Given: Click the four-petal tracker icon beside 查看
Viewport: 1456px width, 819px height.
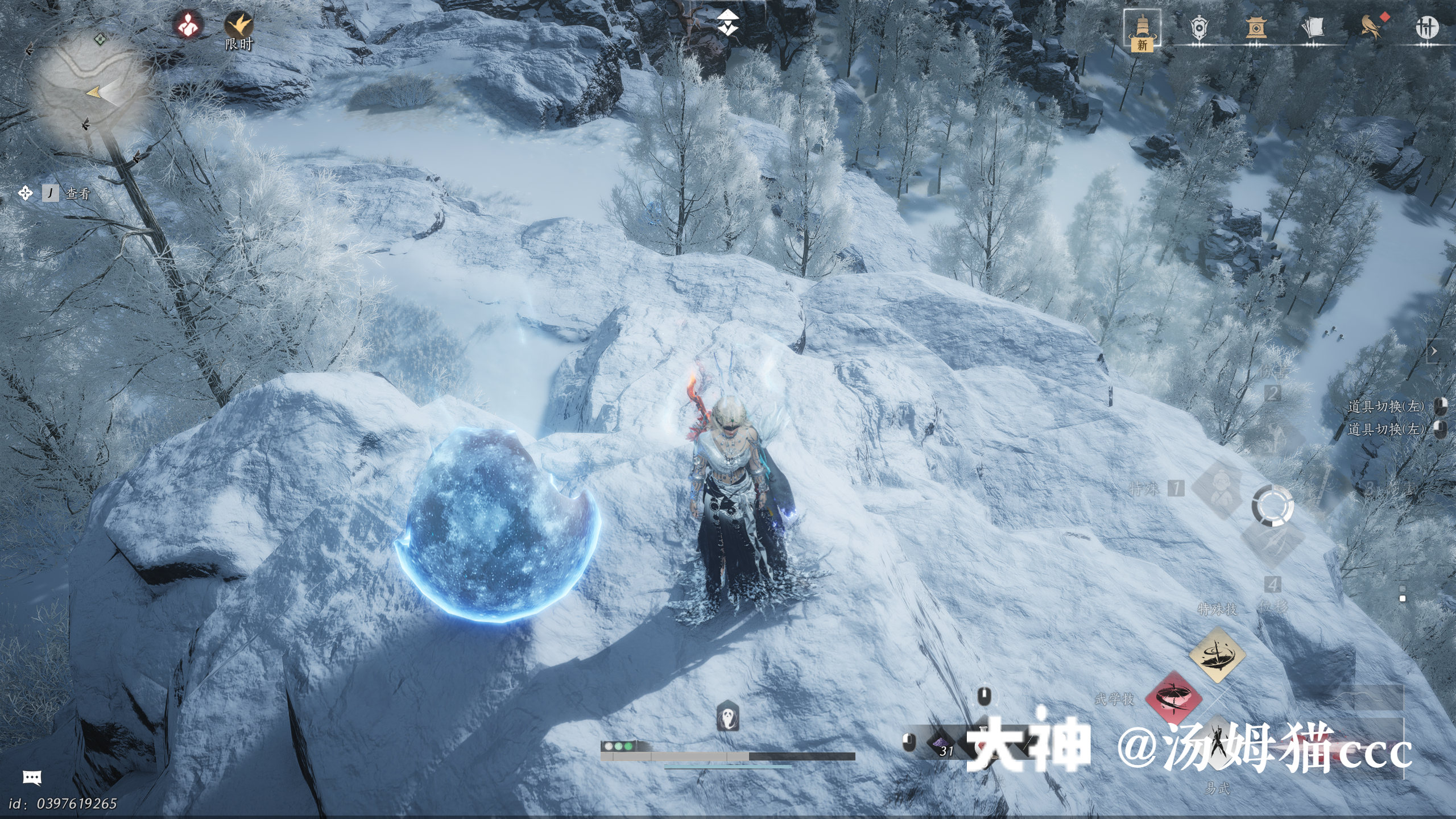Looking at the screenshot, I should 25,193.
